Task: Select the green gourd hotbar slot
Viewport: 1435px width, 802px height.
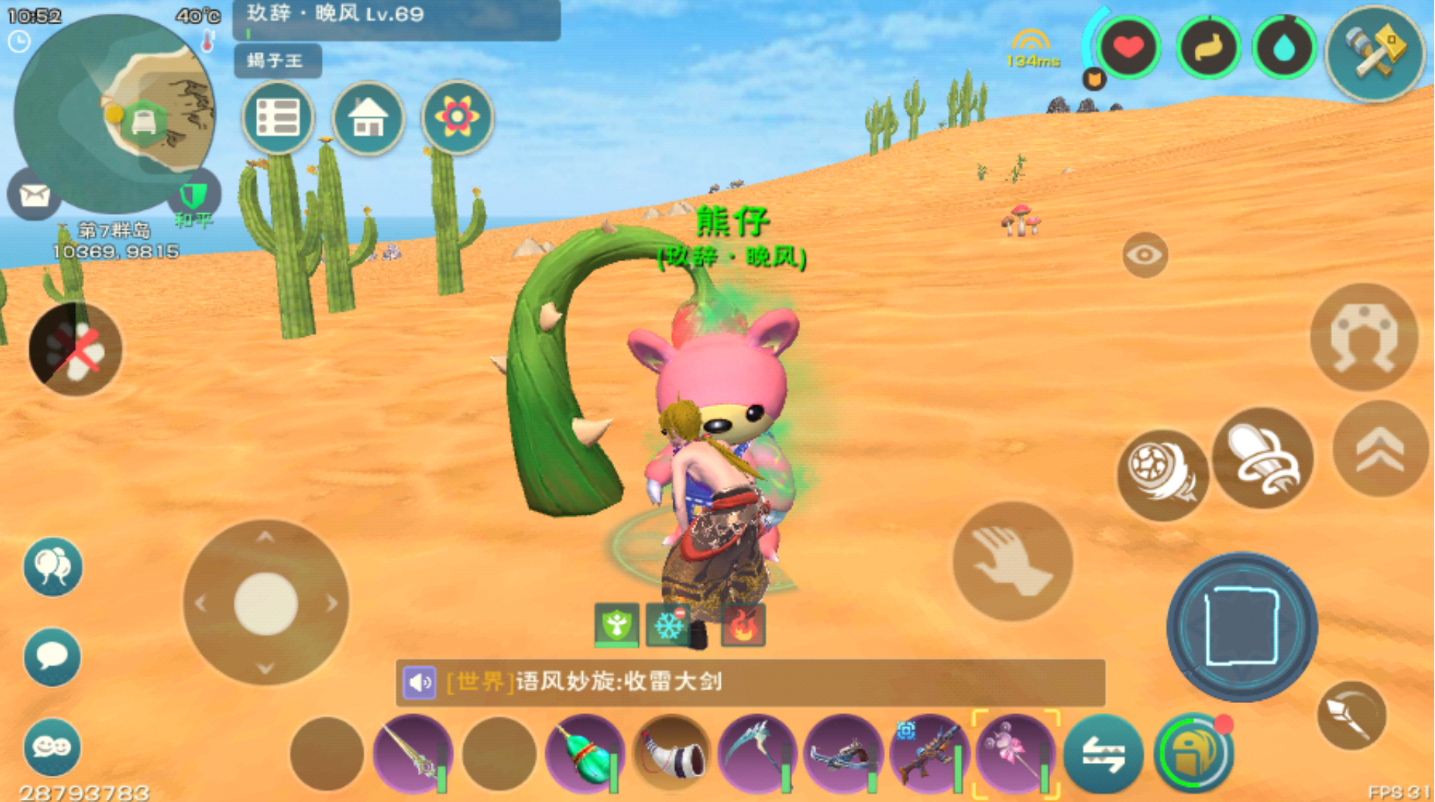Action: (x=585, y=754)
